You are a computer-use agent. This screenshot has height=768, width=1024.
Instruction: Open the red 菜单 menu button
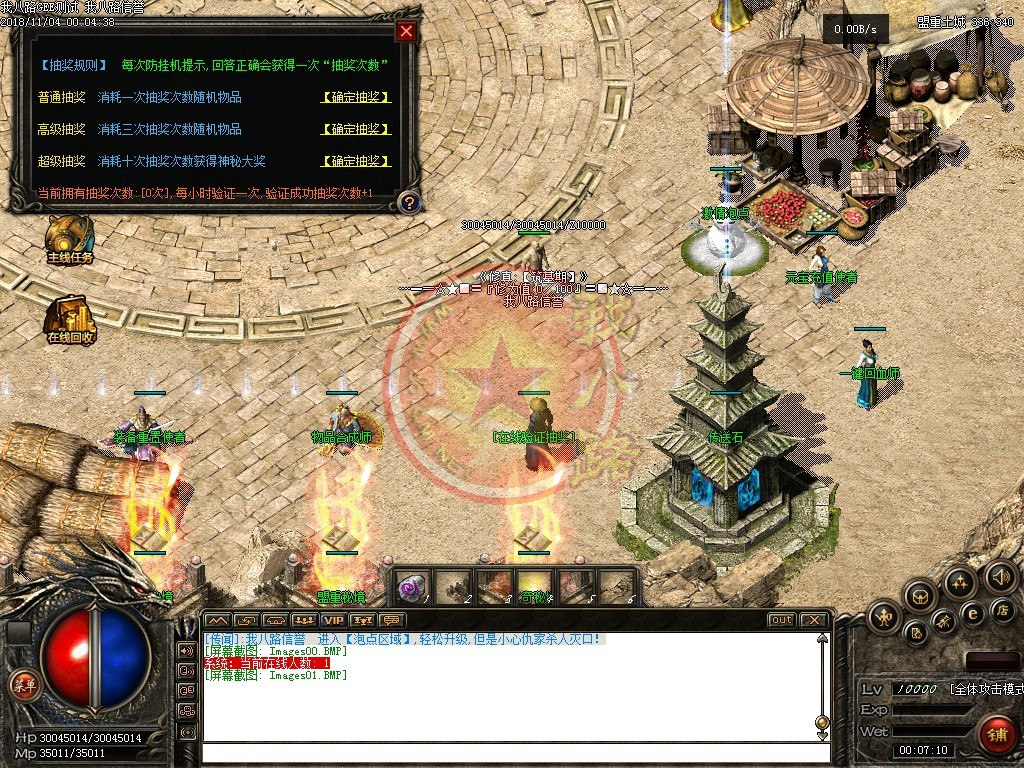21,686
